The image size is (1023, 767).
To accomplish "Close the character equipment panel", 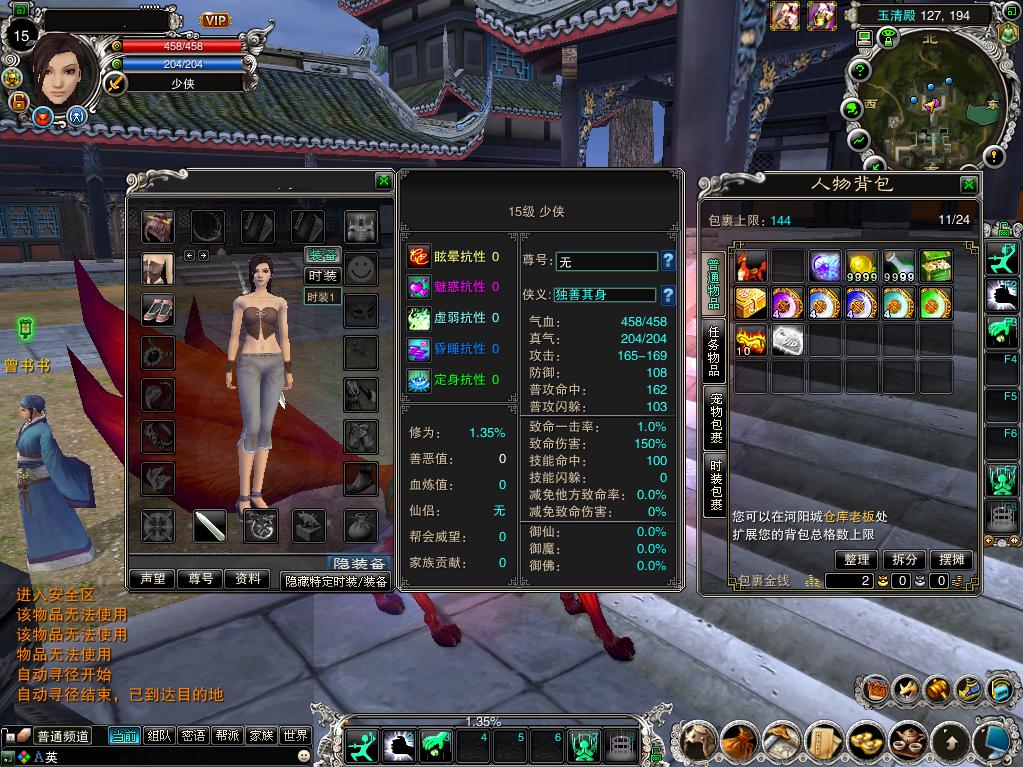I will coord(383,181).
